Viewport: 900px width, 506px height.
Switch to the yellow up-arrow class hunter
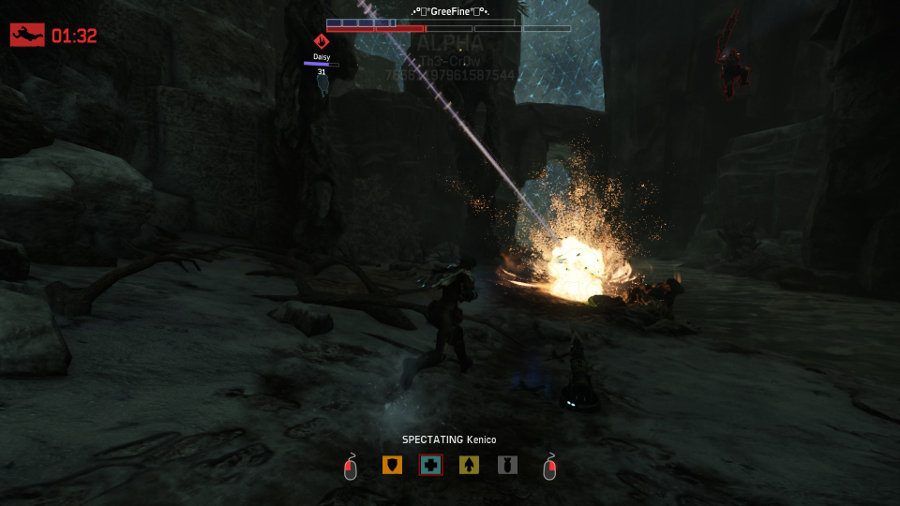(x=469, y=465)
